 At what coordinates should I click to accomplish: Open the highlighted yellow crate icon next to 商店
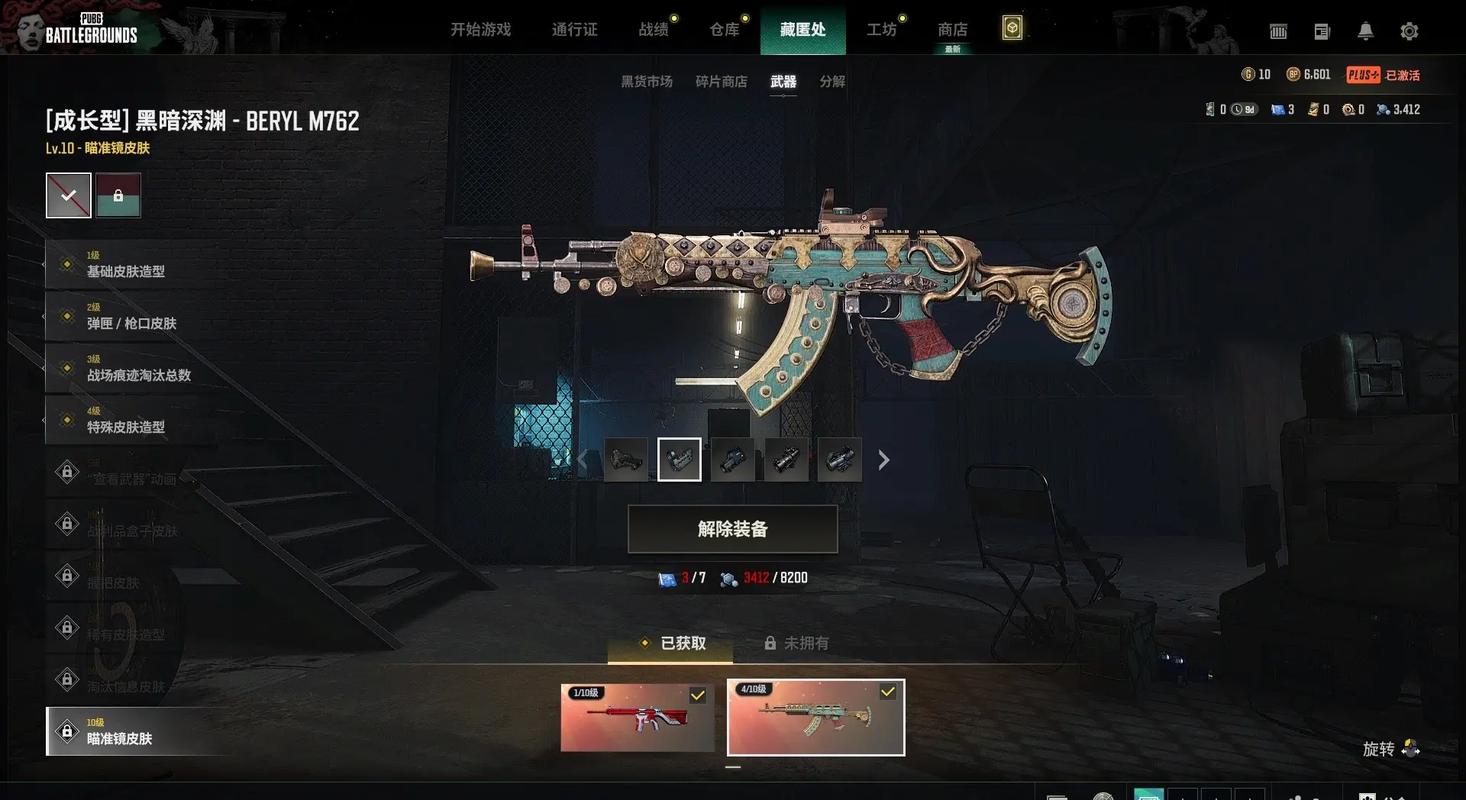(1012, 29)
